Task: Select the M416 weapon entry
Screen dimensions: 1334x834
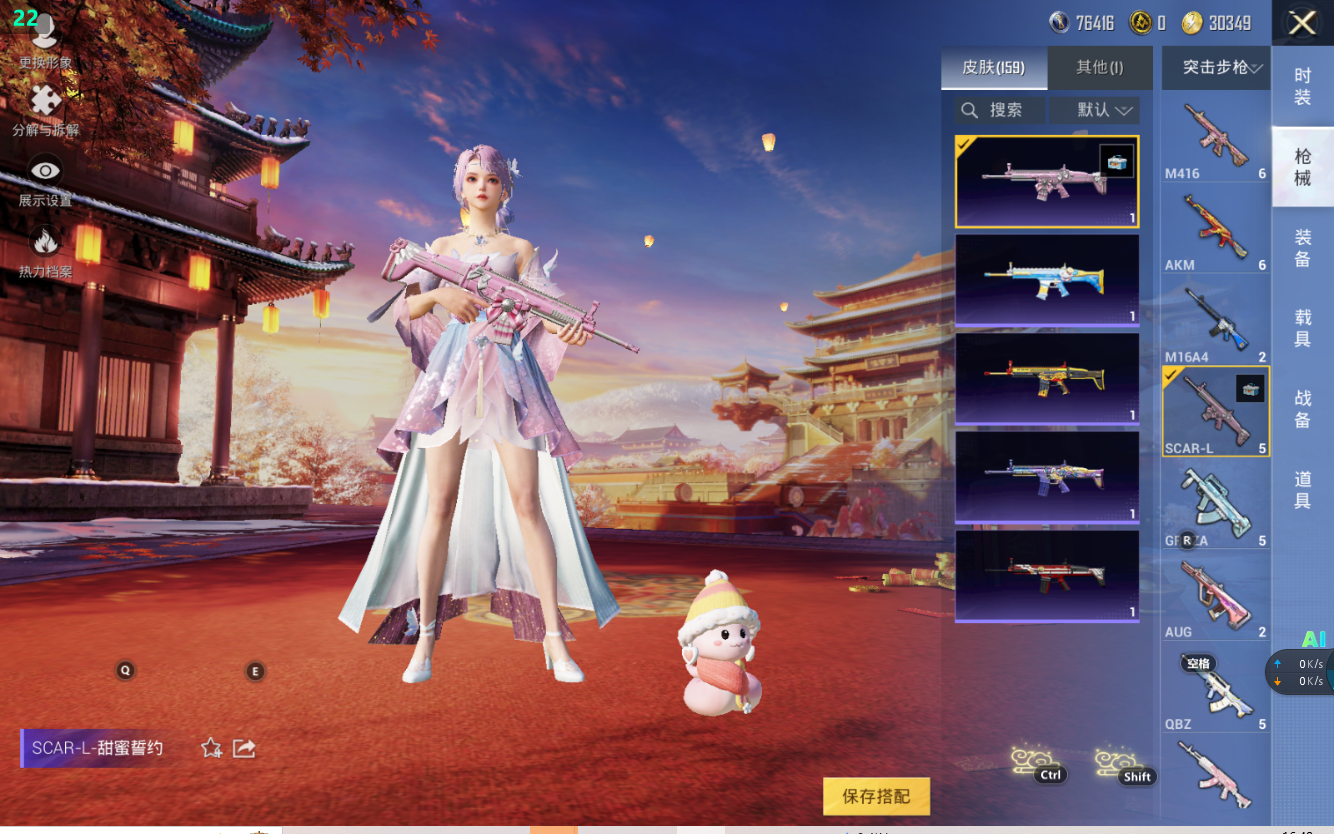Action: [1215, 139]
